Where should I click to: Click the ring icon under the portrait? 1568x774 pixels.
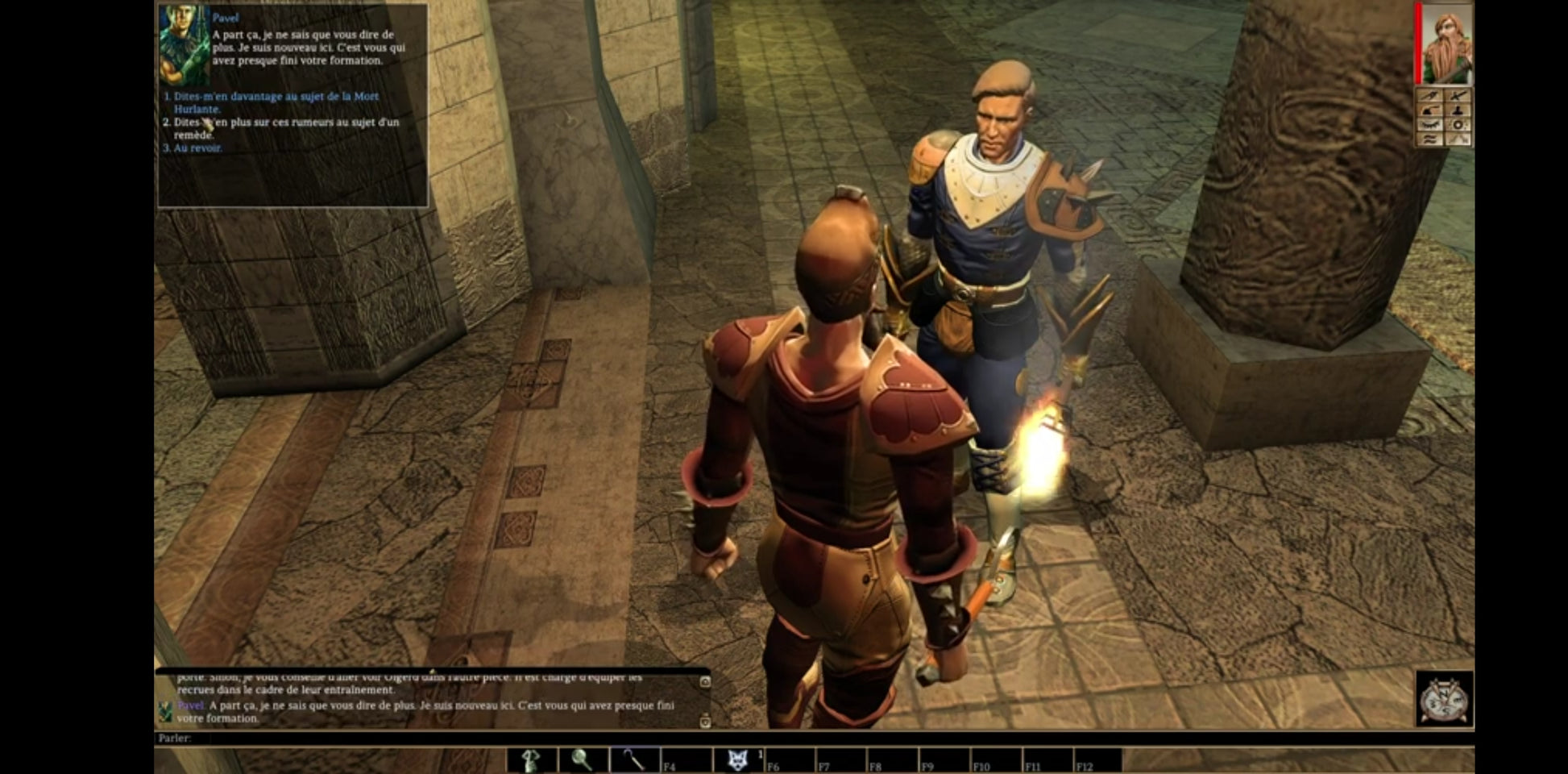click(1458, 125)
